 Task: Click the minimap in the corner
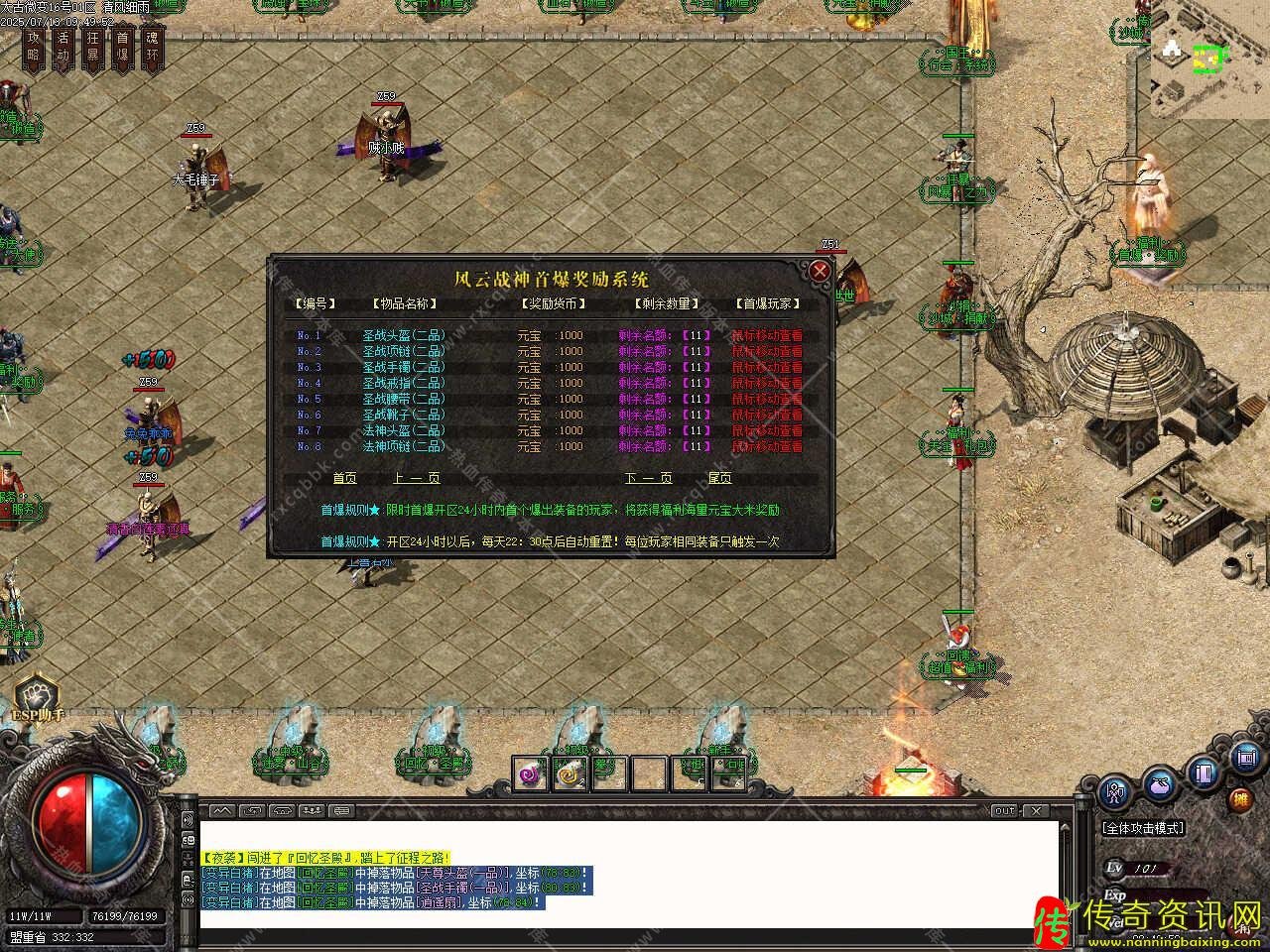(1210, 59)
